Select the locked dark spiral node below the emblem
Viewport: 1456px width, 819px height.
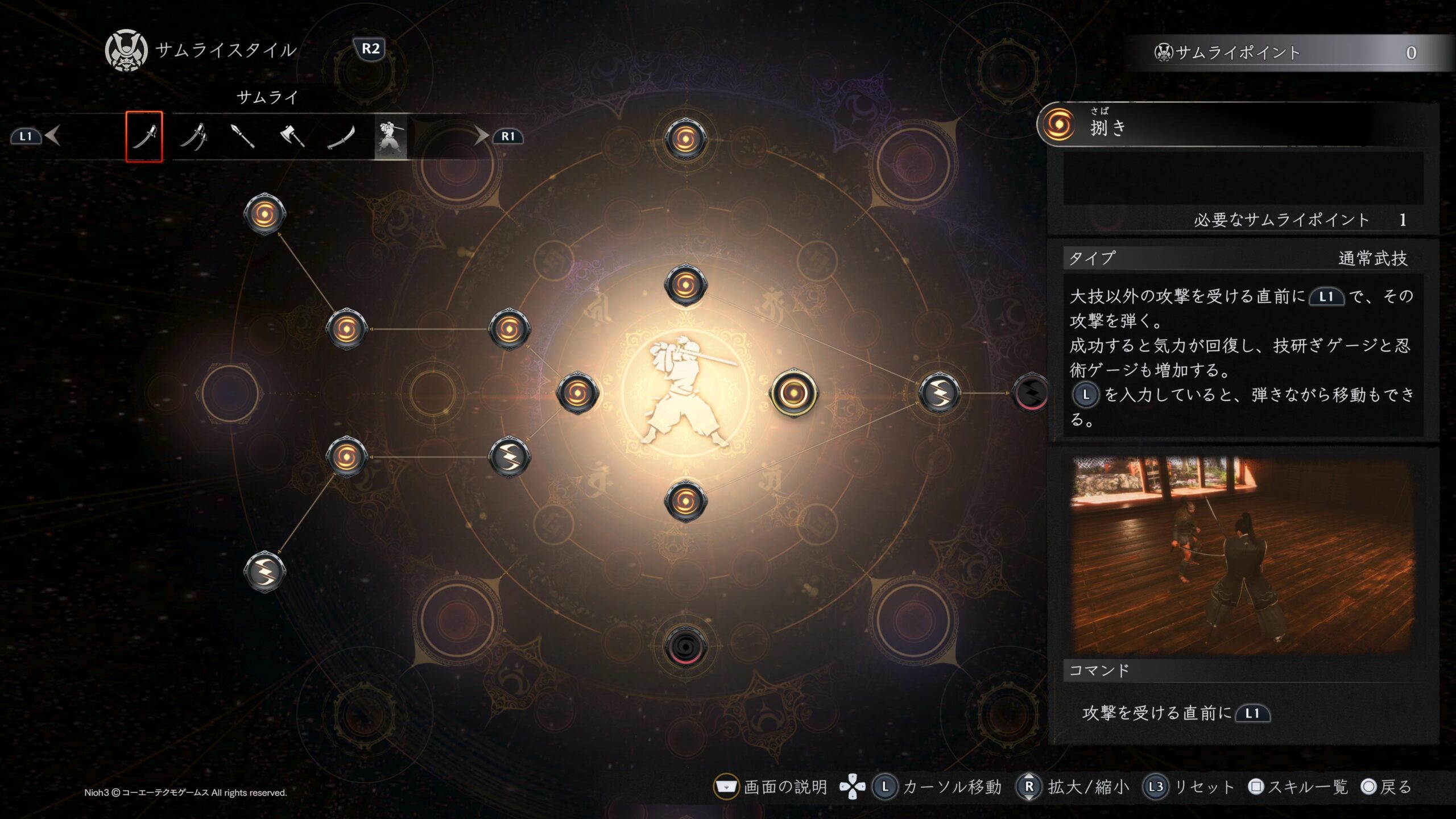tap(685, 646)
